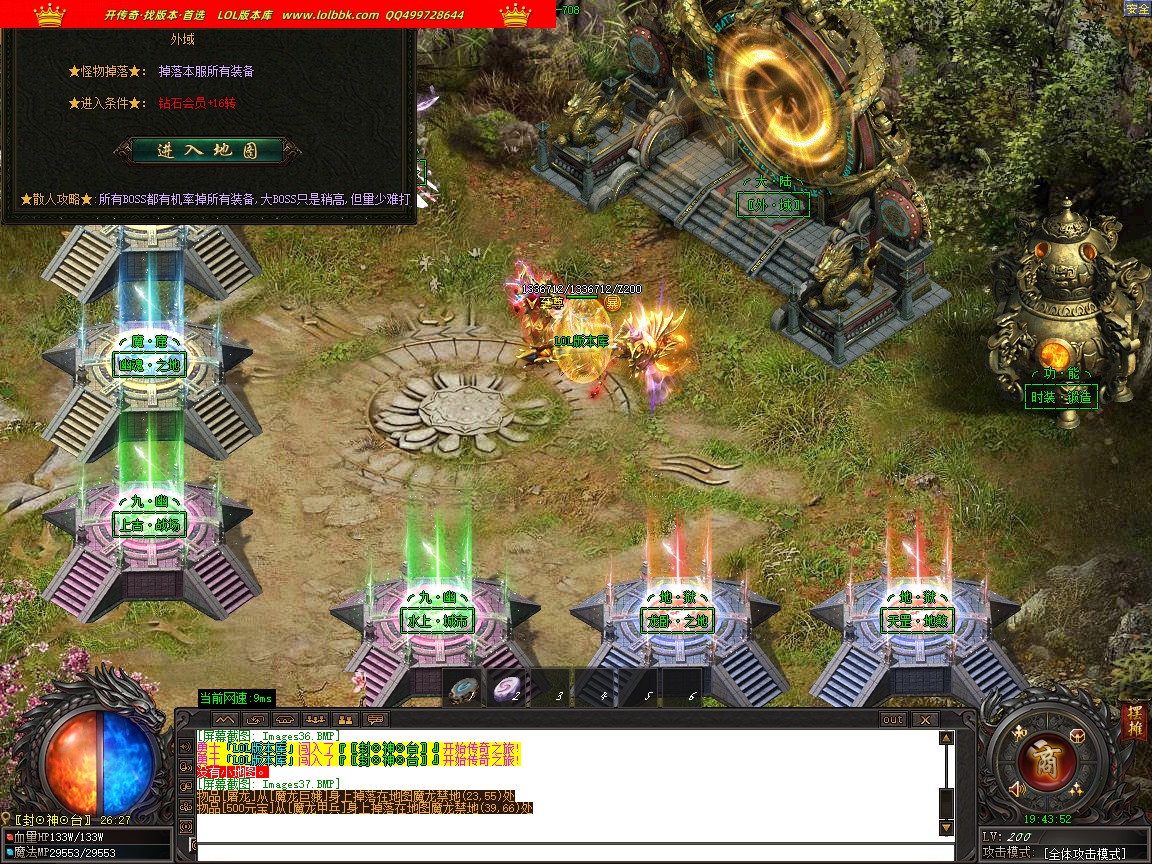
Task: Select the speech bubble chat channel tab
Action: point(376,719)
